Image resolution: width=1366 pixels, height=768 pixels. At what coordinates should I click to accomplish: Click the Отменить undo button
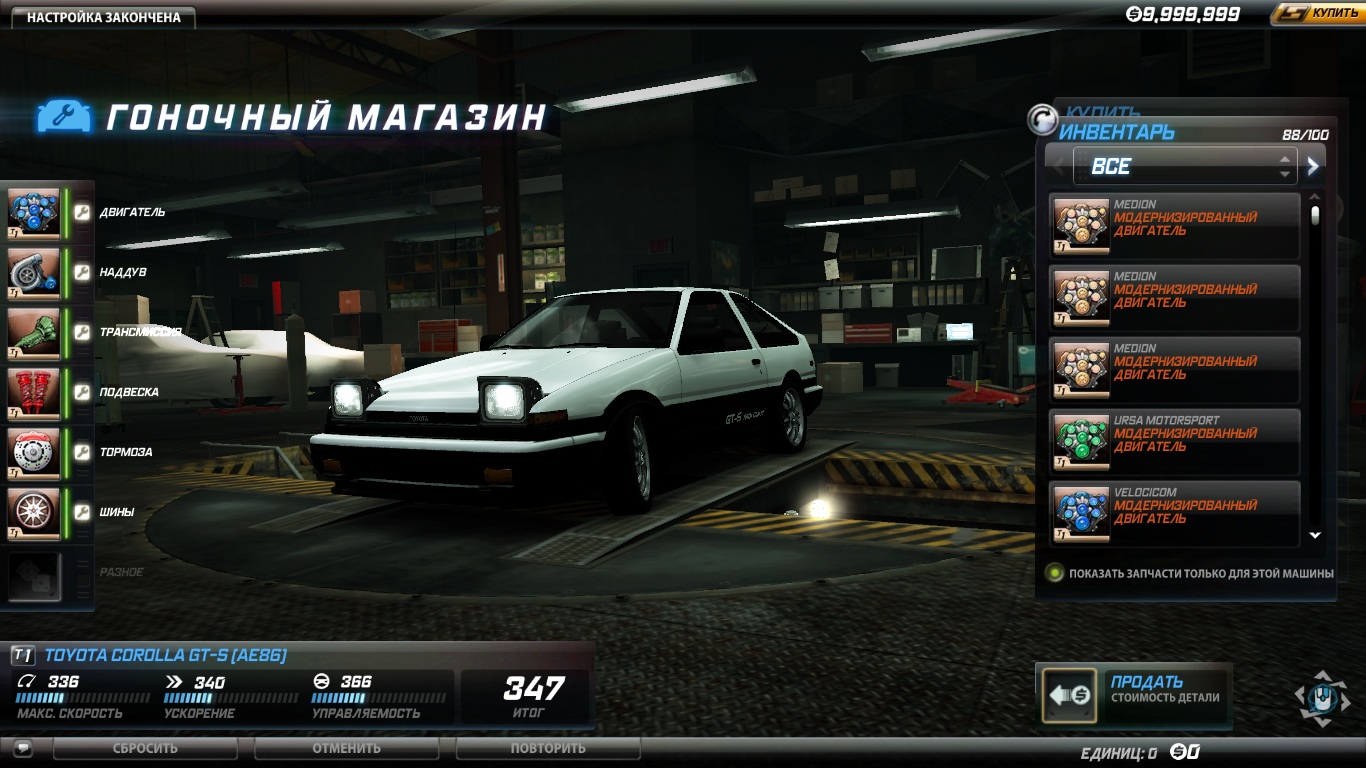click(x=346, y=748)
